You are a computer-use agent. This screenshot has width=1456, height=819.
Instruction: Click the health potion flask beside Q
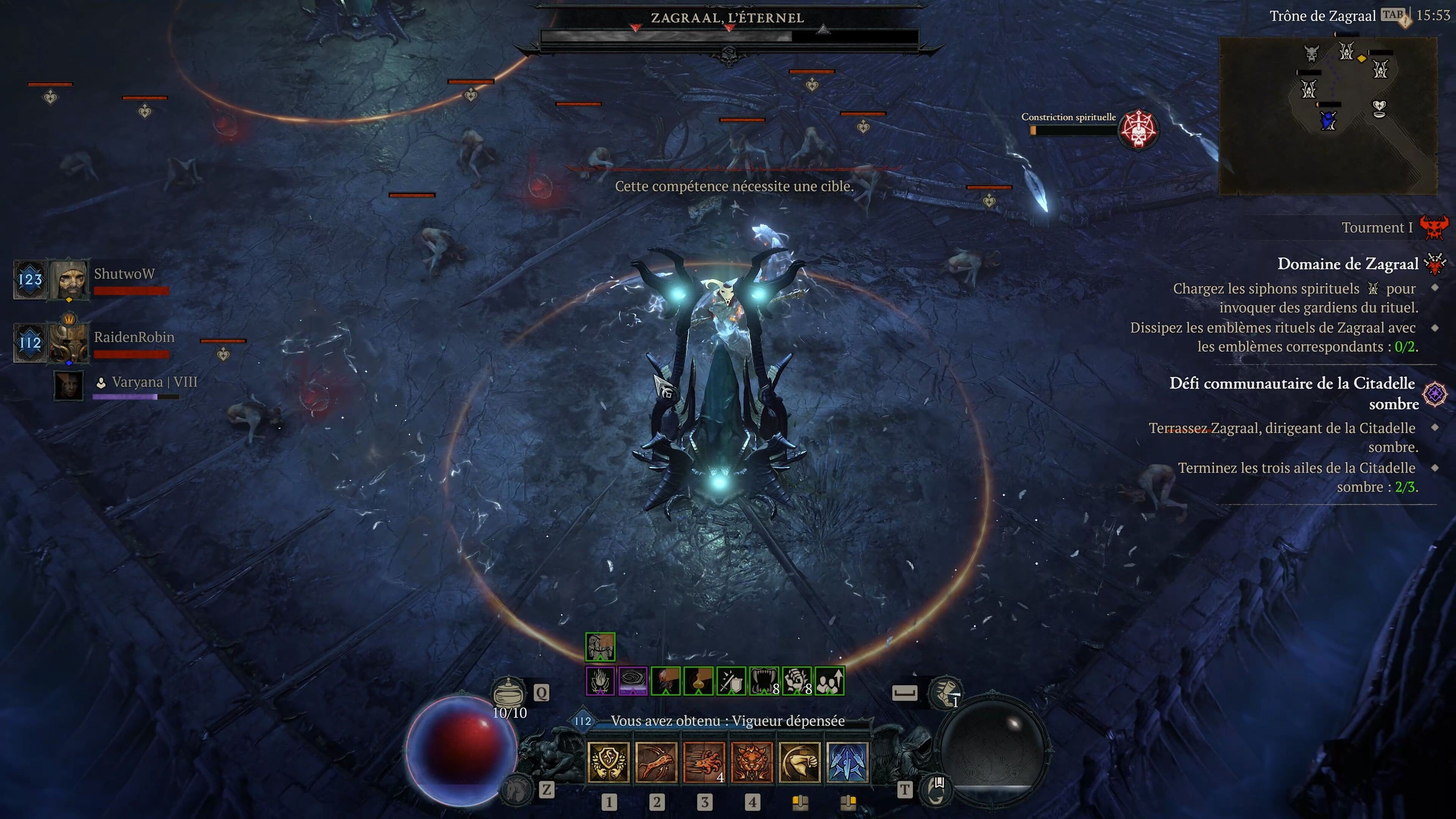click(509, 692)
